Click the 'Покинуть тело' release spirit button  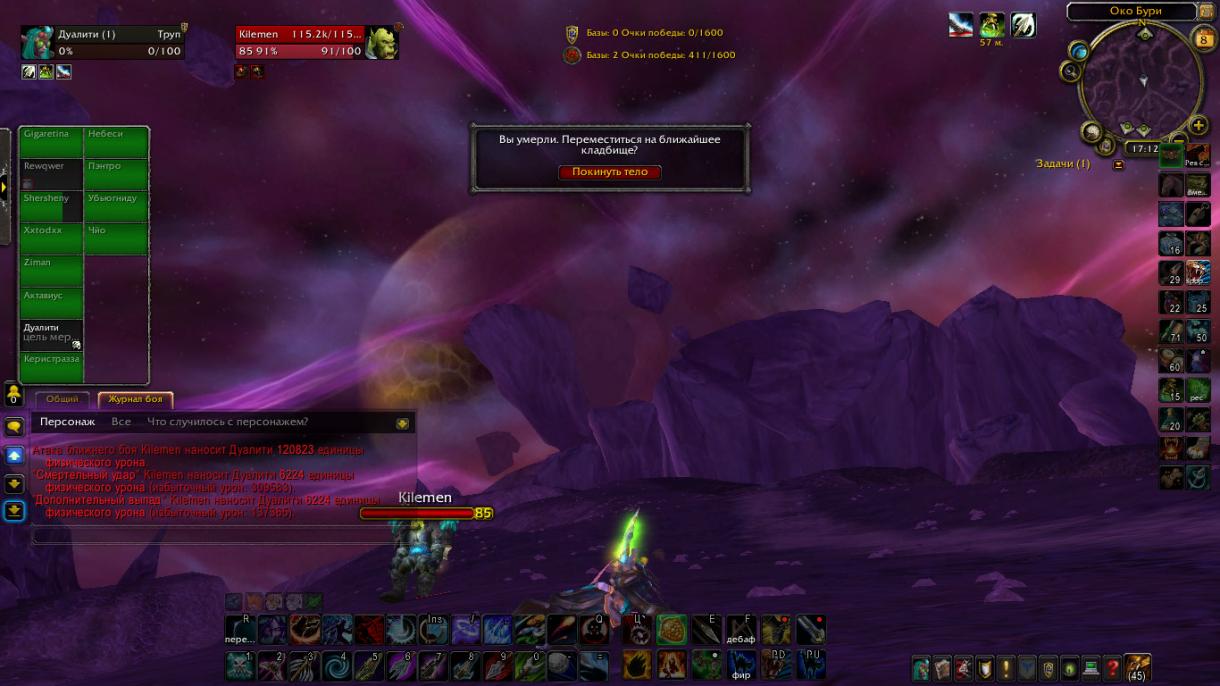tap(610, 172)
